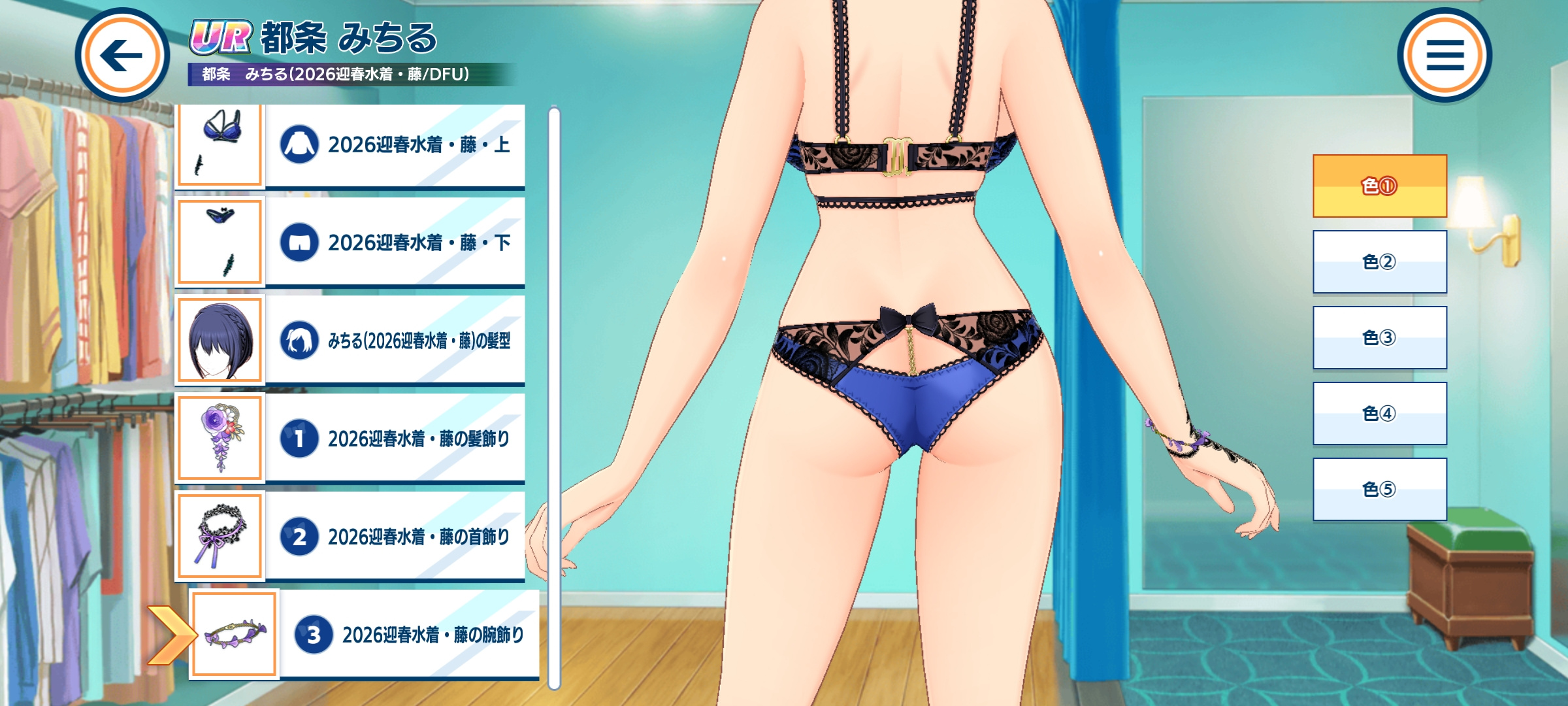Select the みちる hairstyle (髪型) row
1568x706 pixels.
tap(395, 341)
